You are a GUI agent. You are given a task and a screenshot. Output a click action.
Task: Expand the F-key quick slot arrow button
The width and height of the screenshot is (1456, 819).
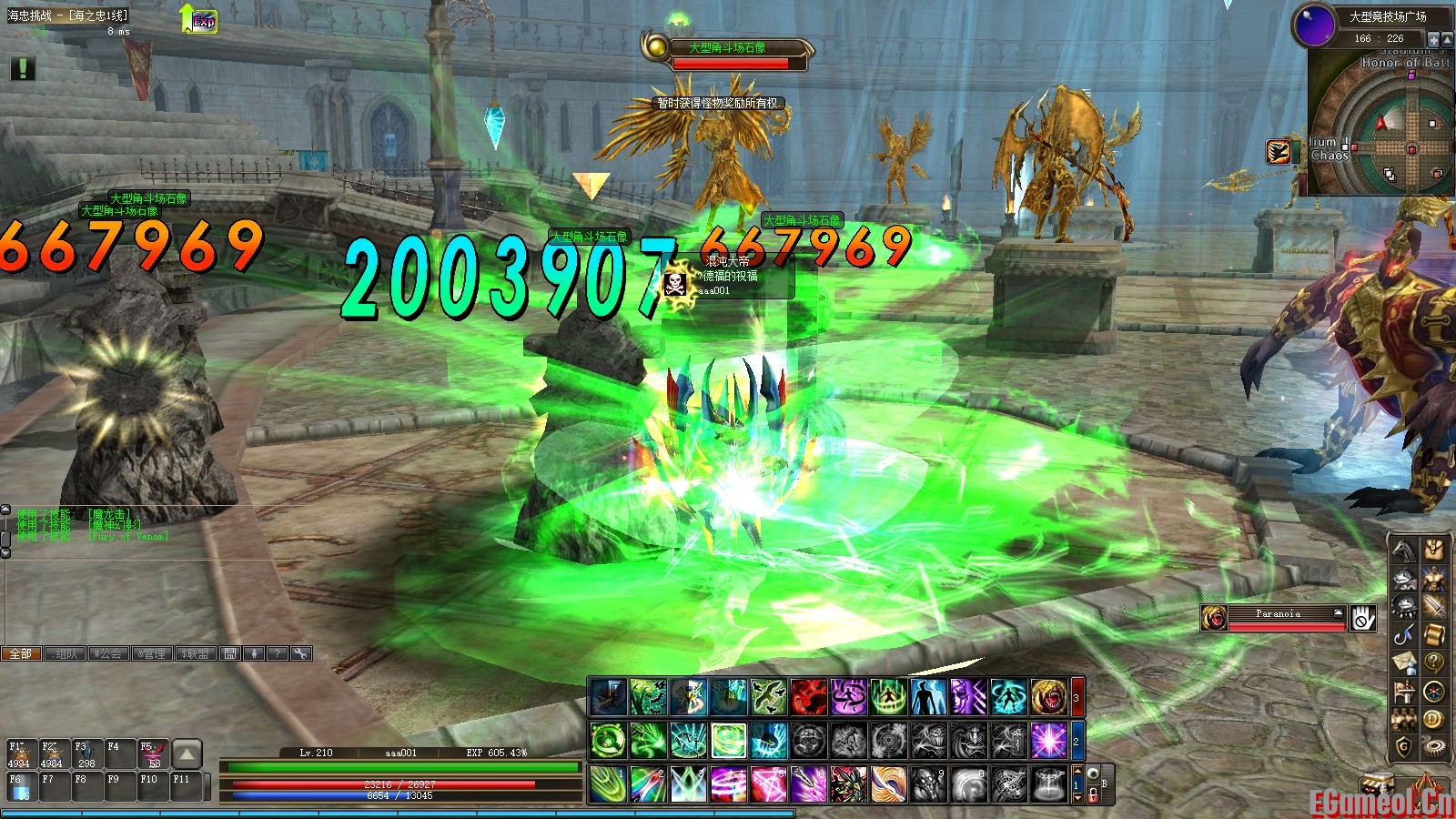(187, 754)
